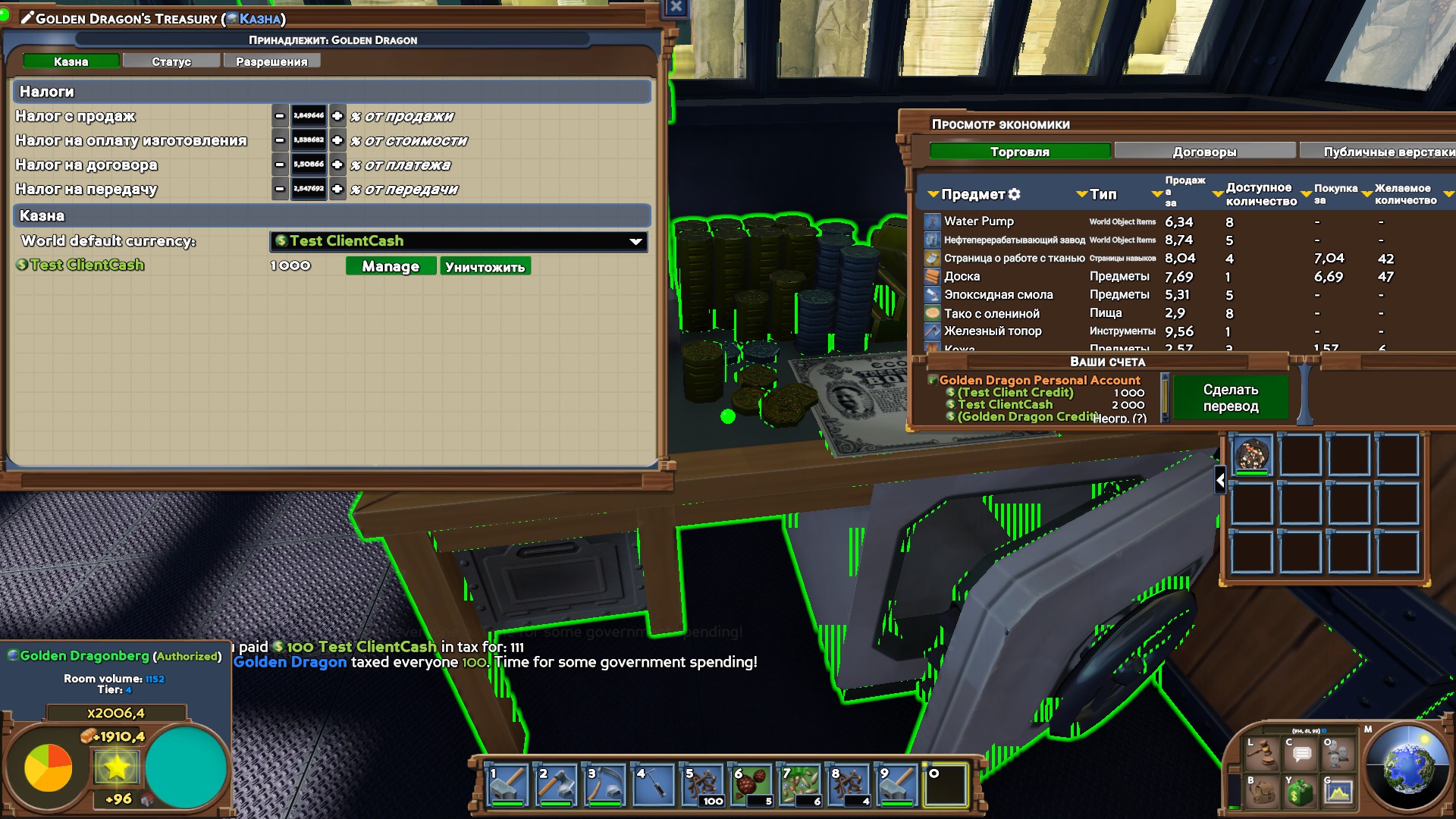Screen dimensions: 1456x819
Task: Open the globe minimap
Action: (1408, 767)
